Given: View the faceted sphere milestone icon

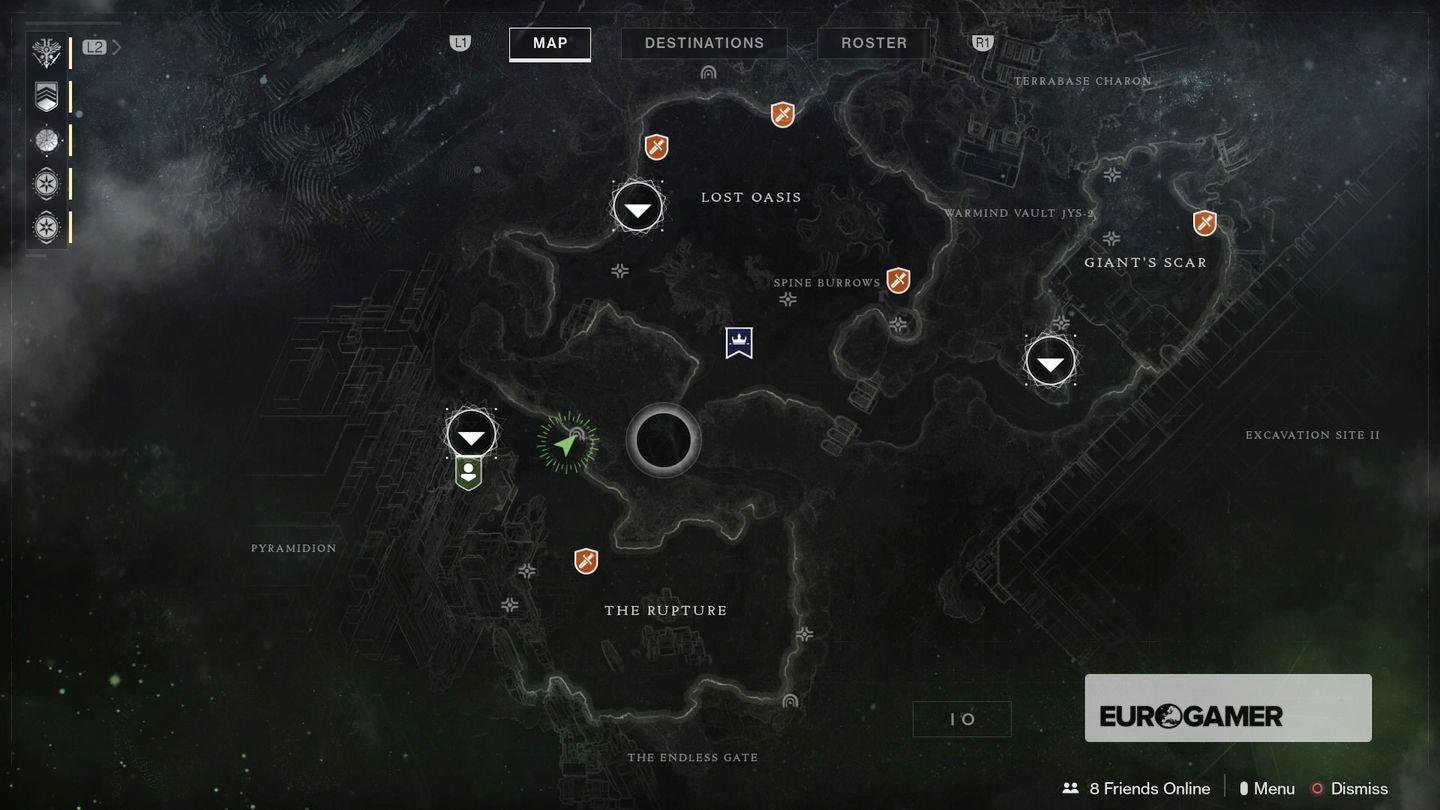Looking at the screenshot, I should pyautogui.click(x=47, y=141).
